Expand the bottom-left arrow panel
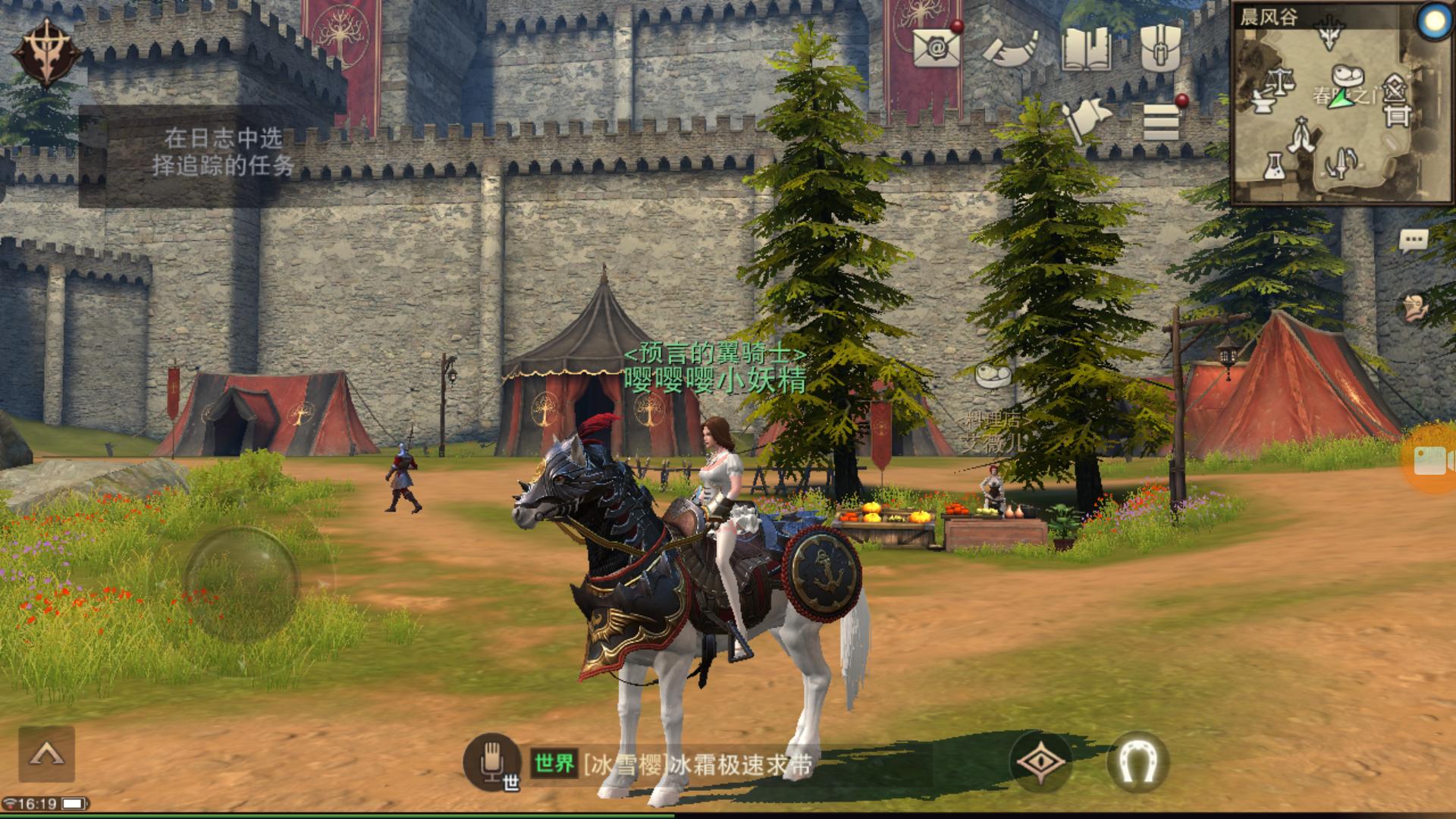The height and width of the screenshot is (819, 1456). pyautogui.click(x=46, y=754)
